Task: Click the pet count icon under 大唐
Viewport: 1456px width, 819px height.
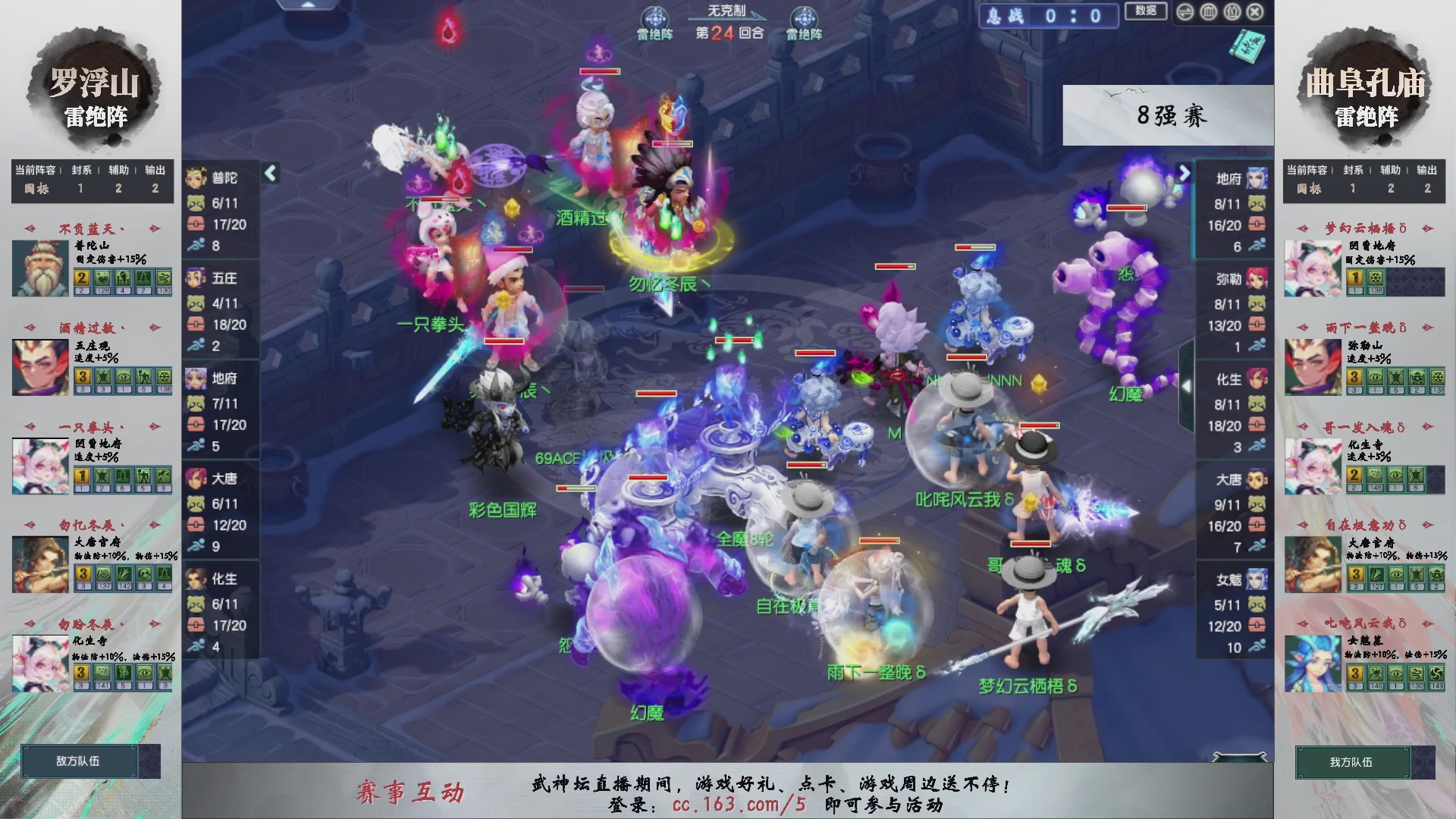Action: [198, 502]
